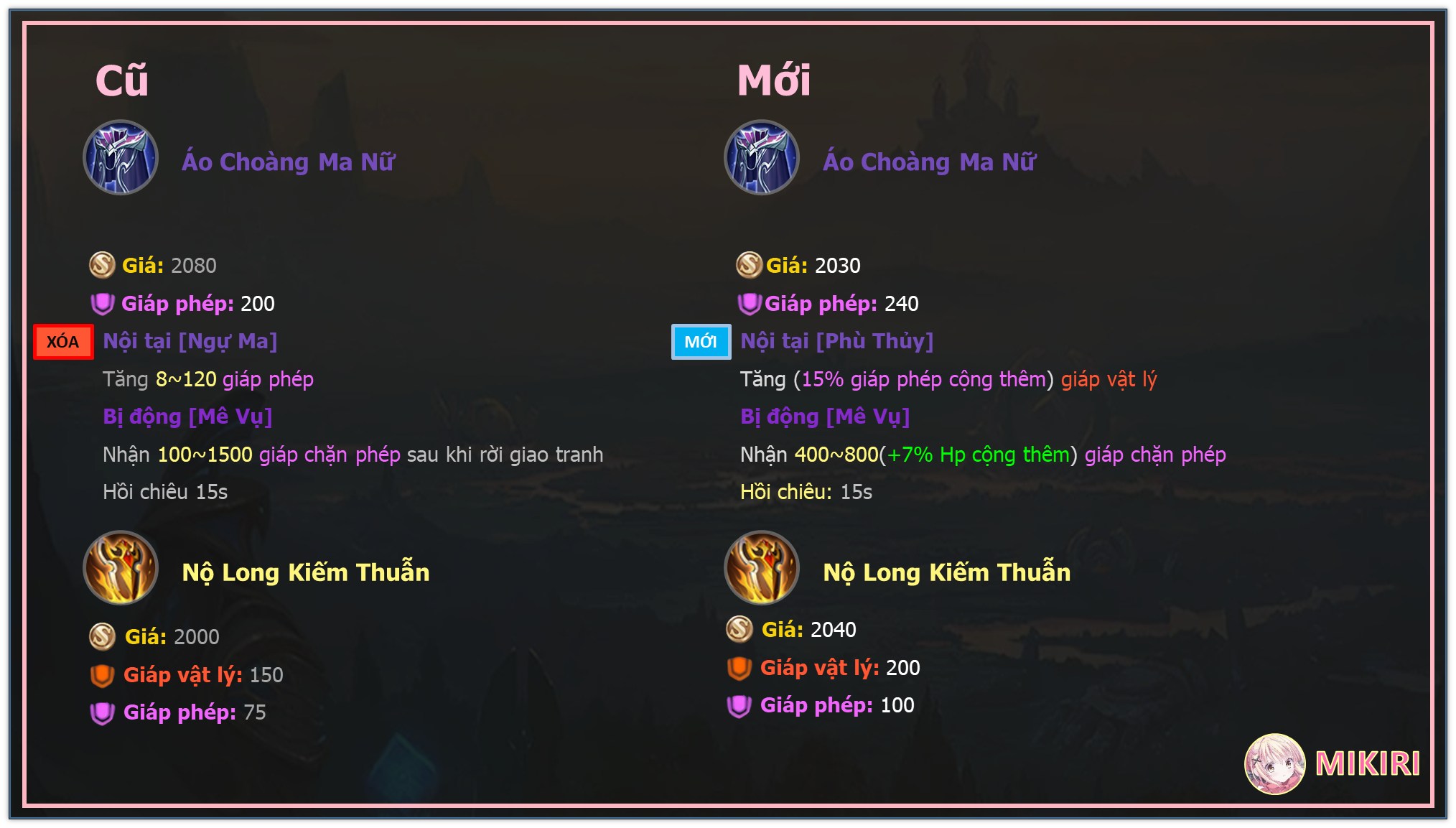Open the MIKIRI anime avatar
Viewport: 1456px width, 828px height.
(x=1274, y=763)
